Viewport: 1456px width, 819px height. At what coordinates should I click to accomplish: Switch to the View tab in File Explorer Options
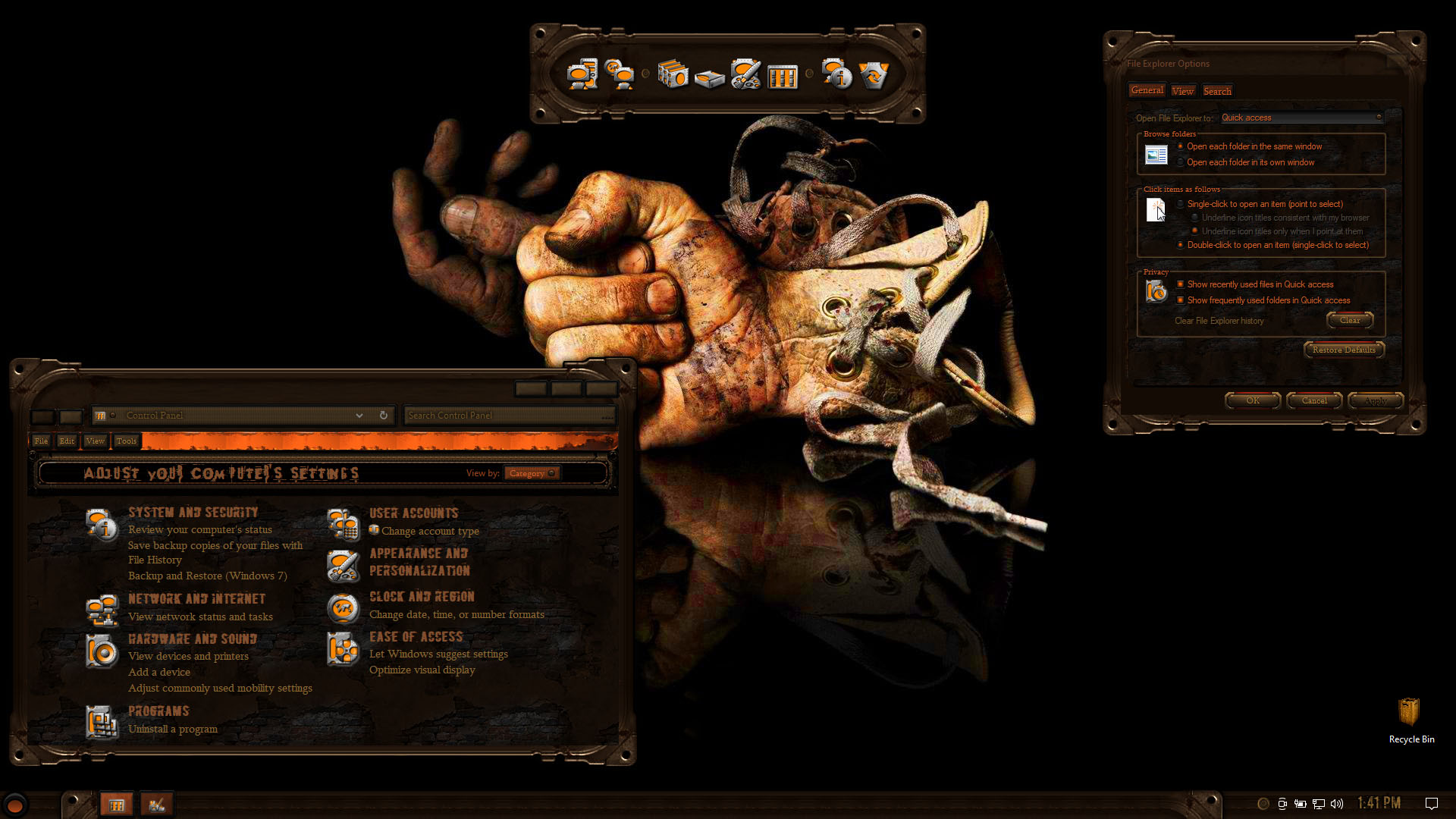click(x=1182, y=91)
